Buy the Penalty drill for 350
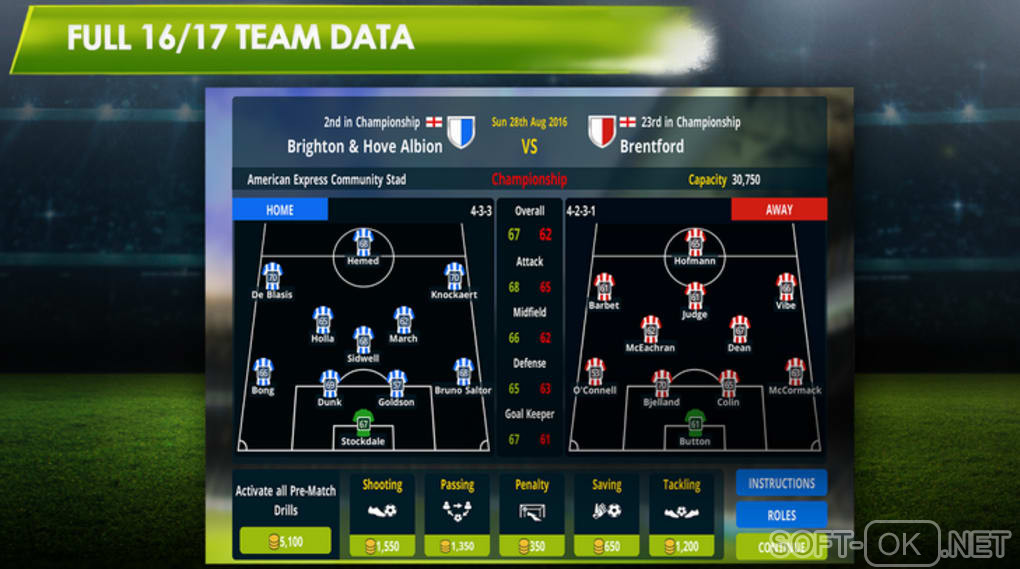This screenshot has width=1020, height=569. 531,546
